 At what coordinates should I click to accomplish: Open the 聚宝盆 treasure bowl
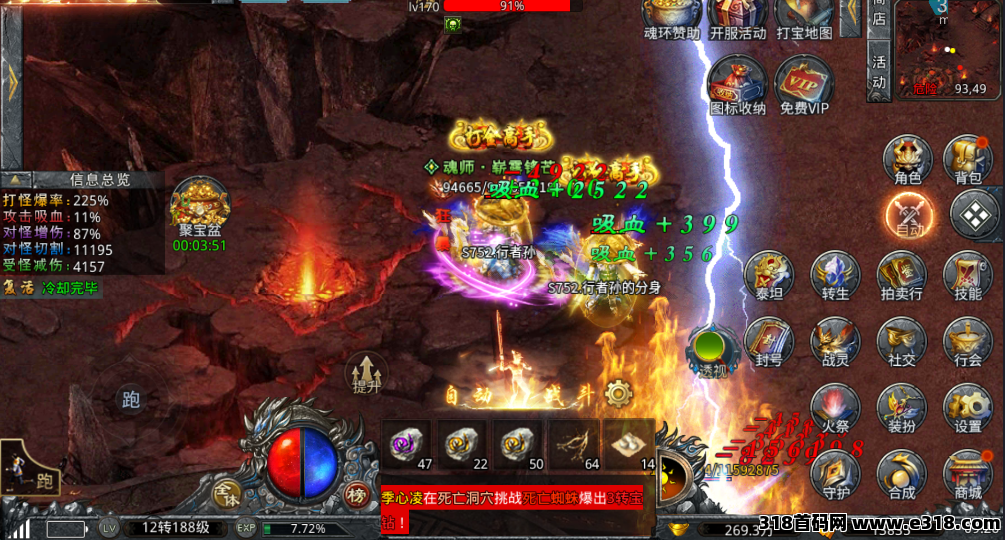(200, 210)
